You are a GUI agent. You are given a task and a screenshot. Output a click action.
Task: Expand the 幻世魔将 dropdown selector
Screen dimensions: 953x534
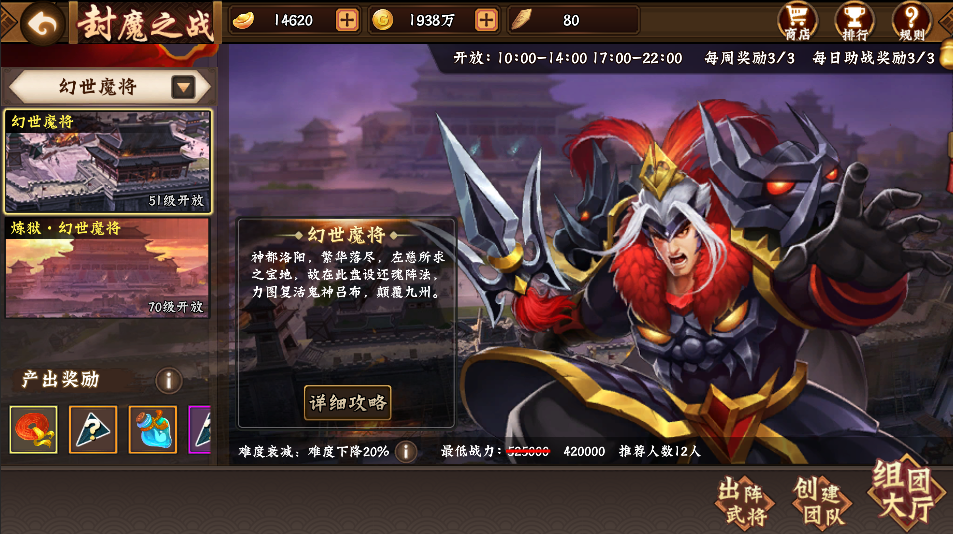pyautogui.click(x=183, y=87)
